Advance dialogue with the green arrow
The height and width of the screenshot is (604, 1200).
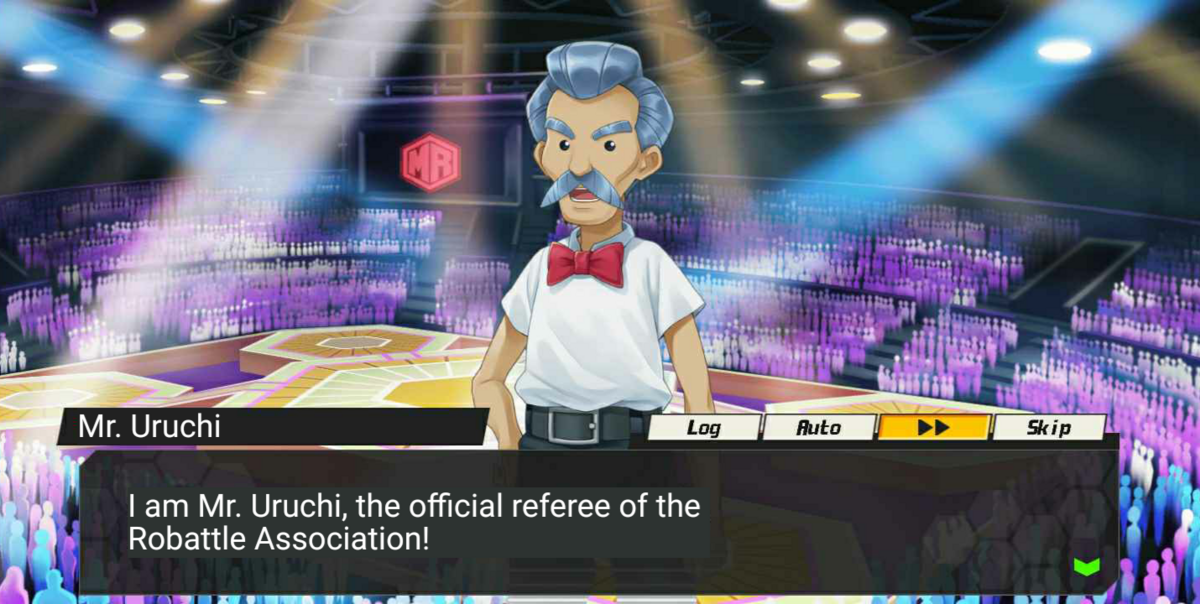1086,567
